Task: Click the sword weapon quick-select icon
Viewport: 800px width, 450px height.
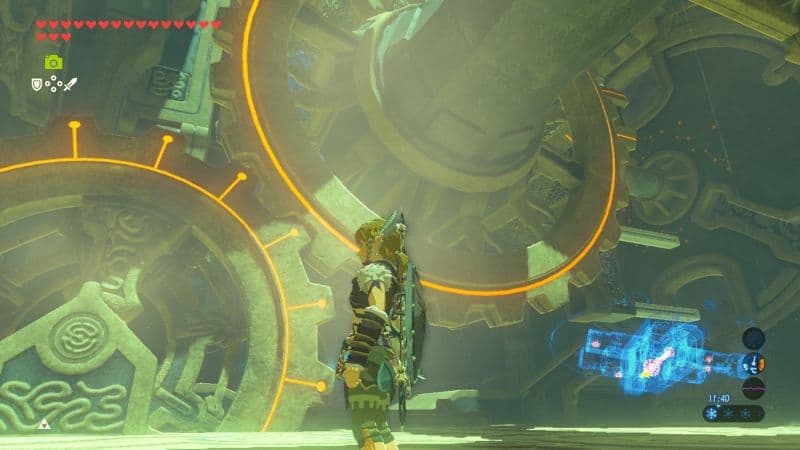Action: [71, 84]
